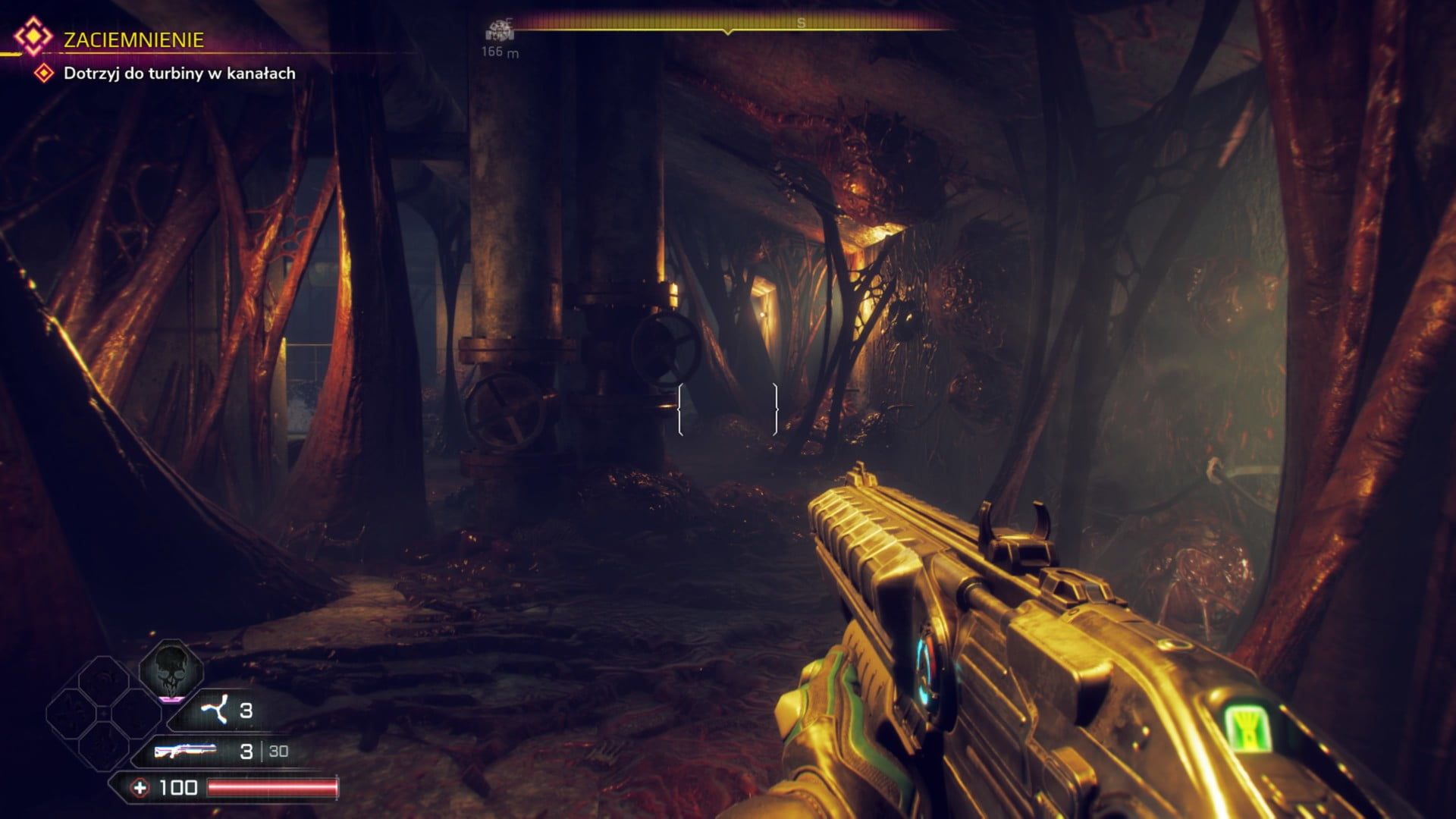1456x819 pixels.
Task: Activate the skull Overdrive icon
Action: click(171, 669)
